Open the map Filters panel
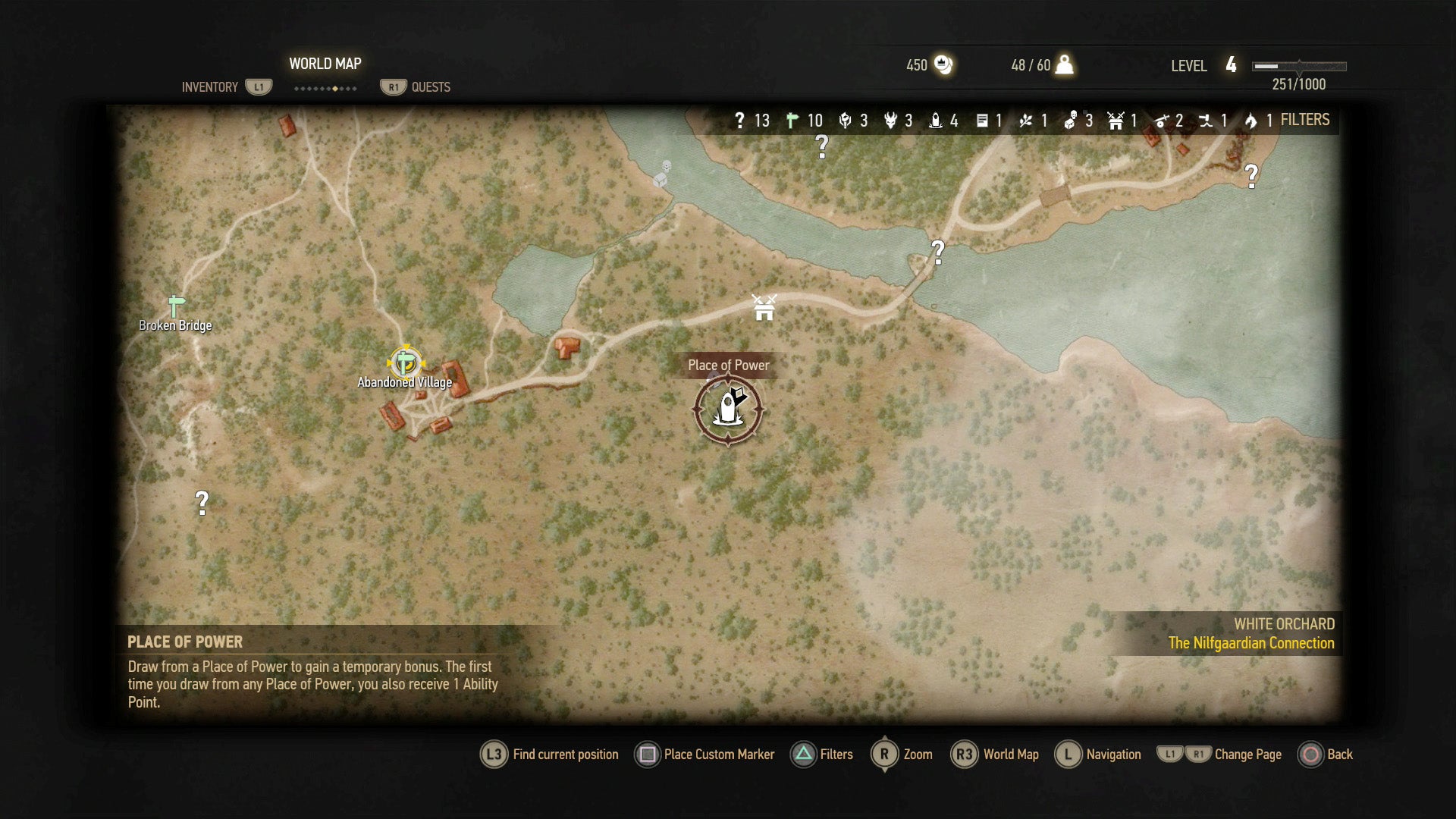The height and width of the screenshot is (819, 1456). pos(1304,120)
